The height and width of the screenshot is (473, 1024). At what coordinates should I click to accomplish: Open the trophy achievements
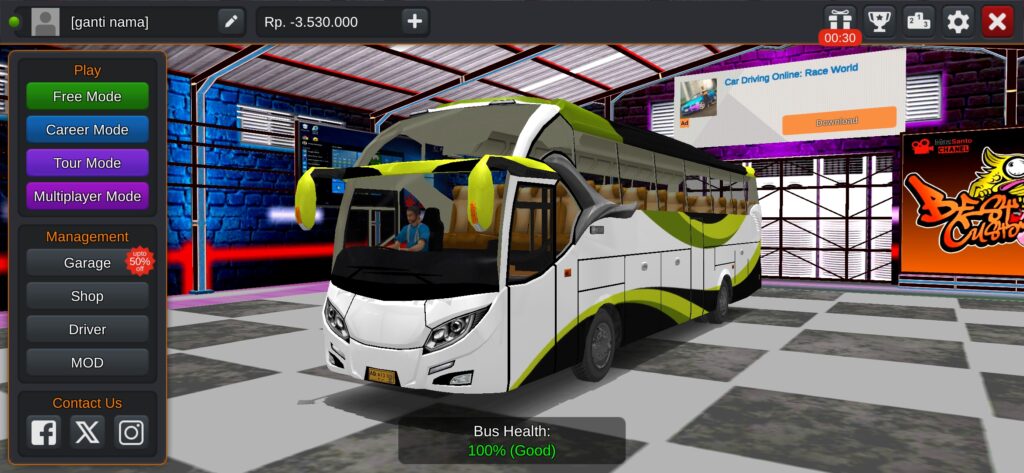(879, 21)
